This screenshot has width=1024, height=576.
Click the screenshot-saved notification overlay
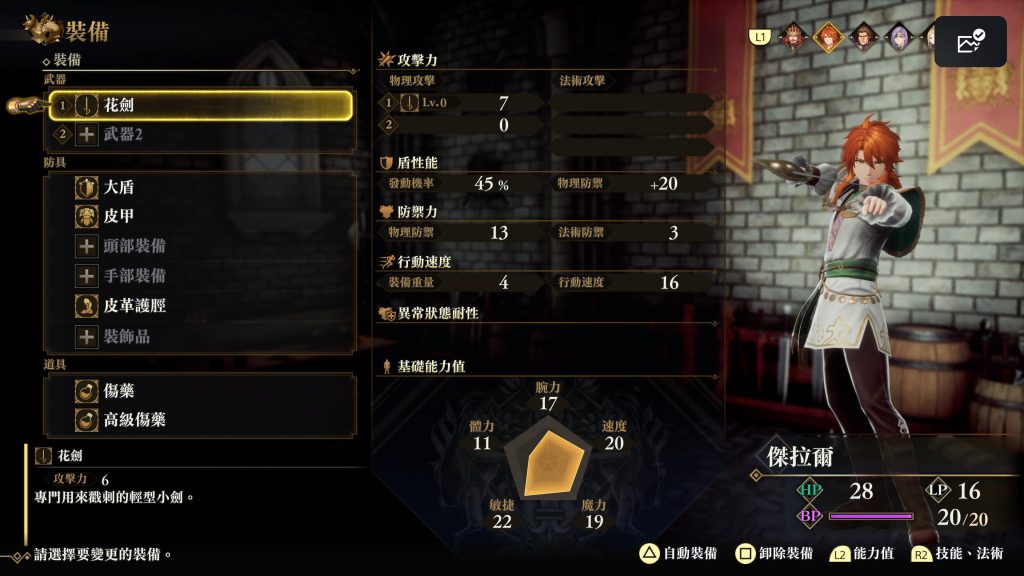pos(969,42)
